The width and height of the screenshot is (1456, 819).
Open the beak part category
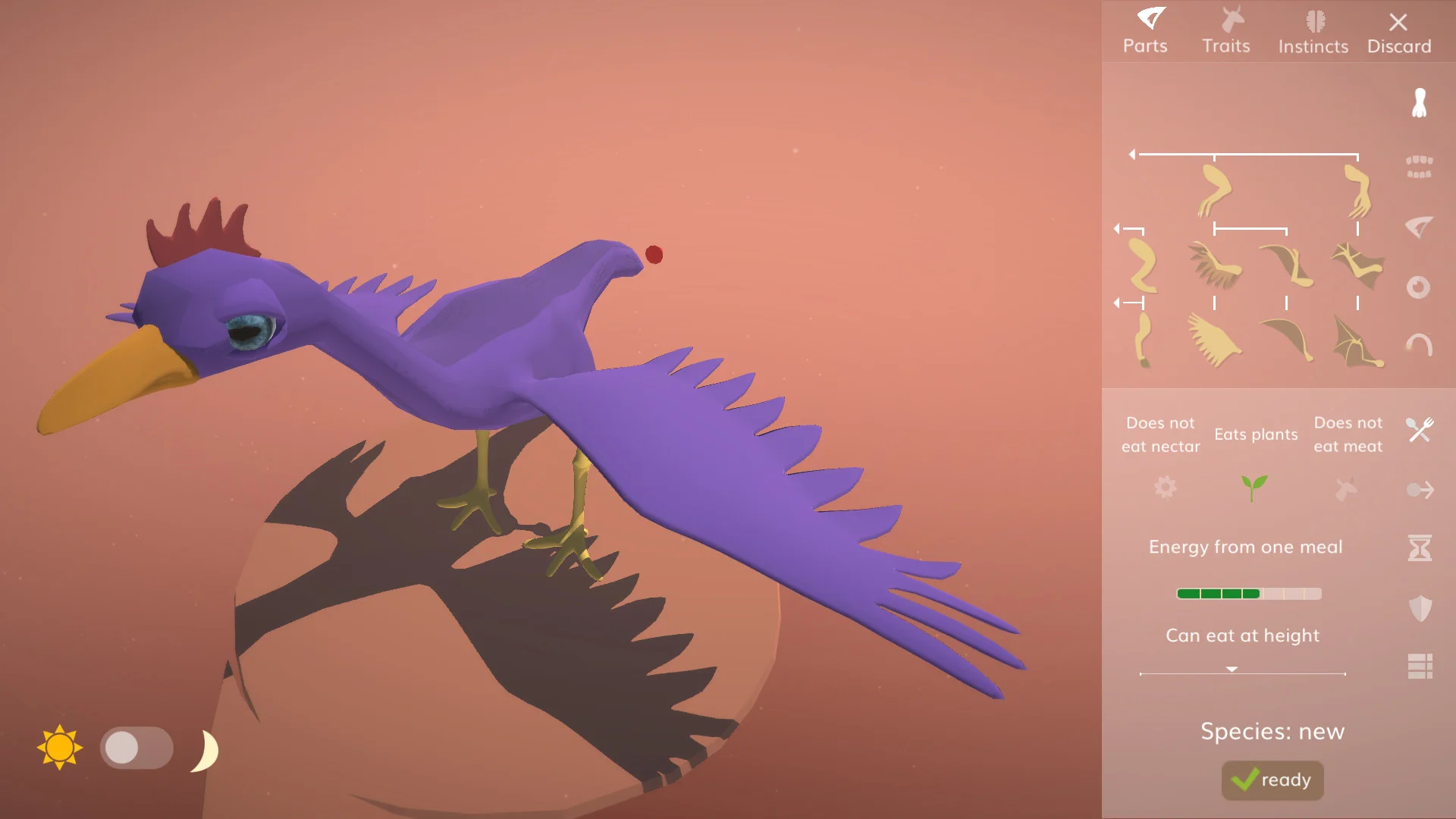pos(1420,226)
